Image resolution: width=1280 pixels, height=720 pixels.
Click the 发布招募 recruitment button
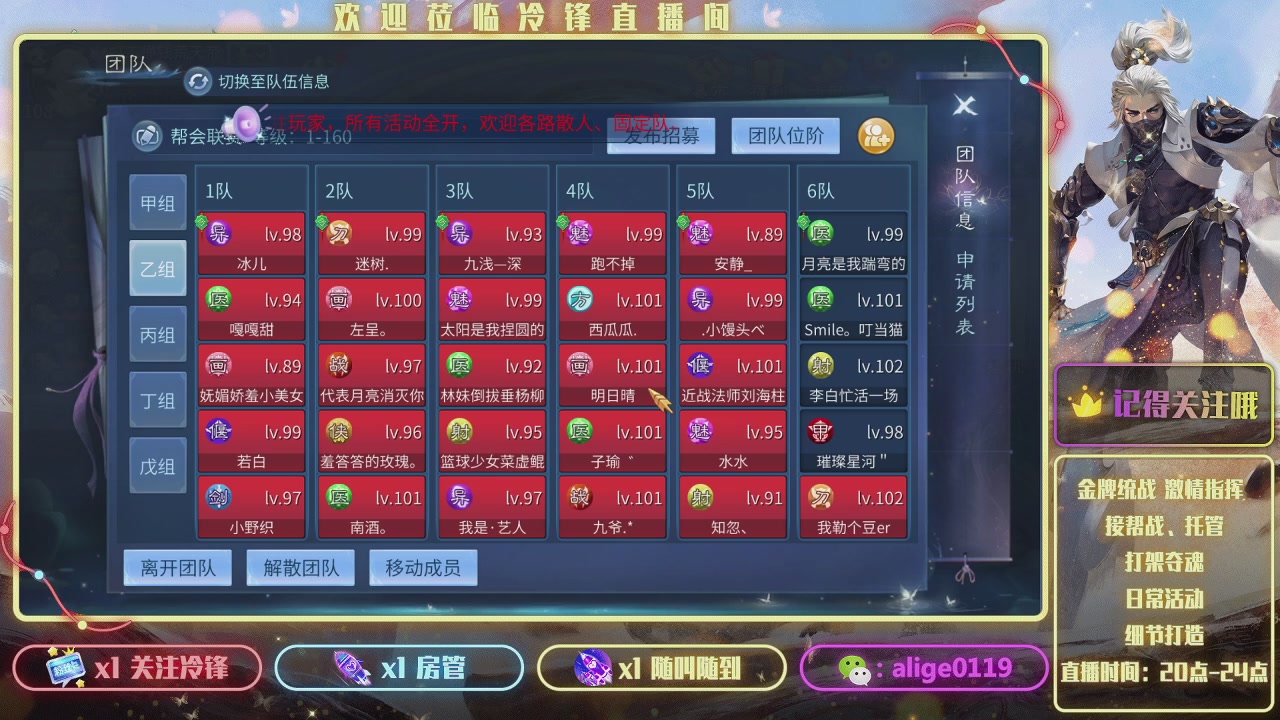click(660, 136)
